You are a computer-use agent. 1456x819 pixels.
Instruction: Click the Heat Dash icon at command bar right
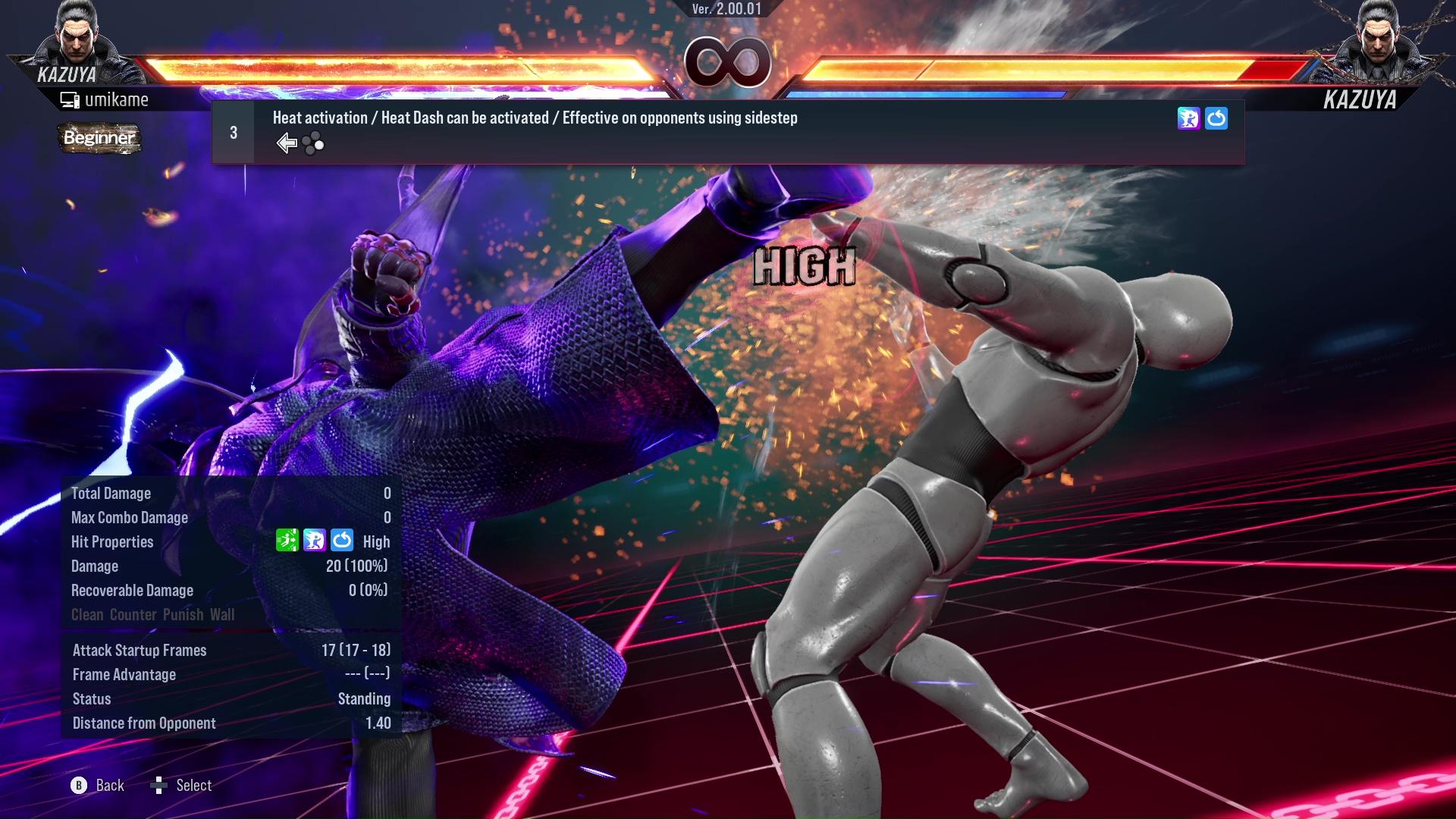click(1216, 118)
